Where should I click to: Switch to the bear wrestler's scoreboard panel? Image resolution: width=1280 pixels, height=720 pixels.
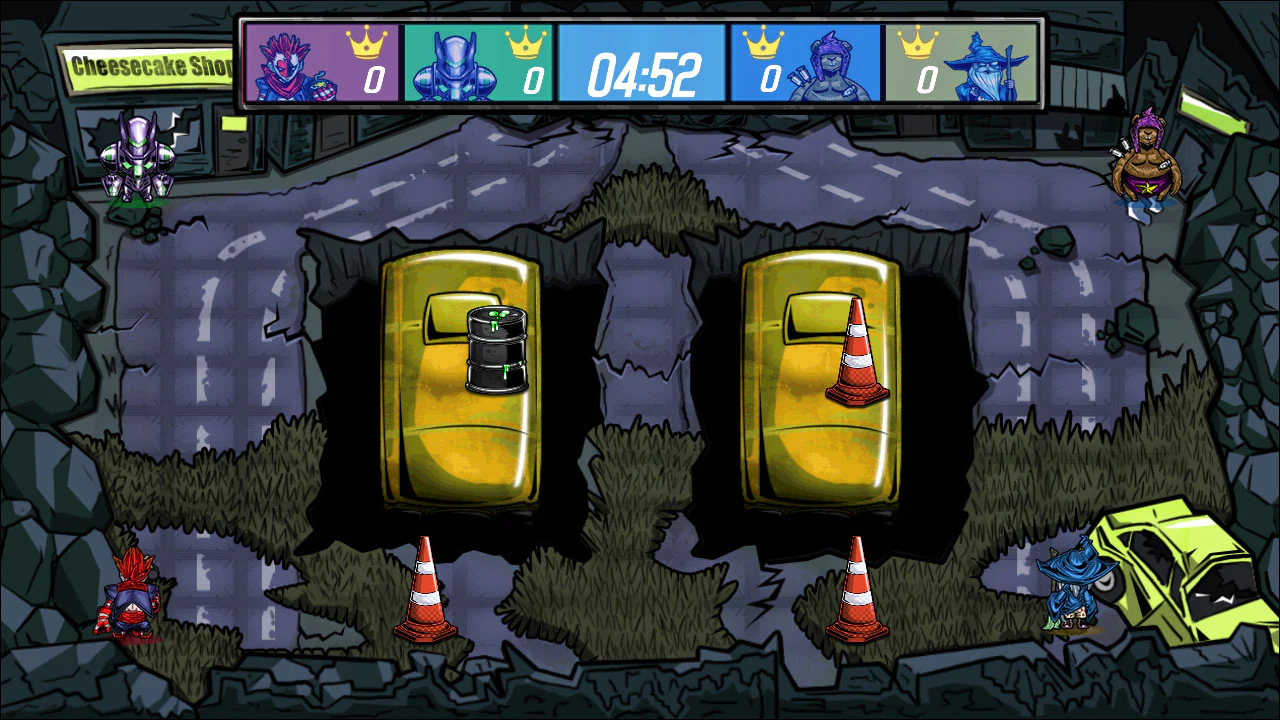(x=805, y=65)
